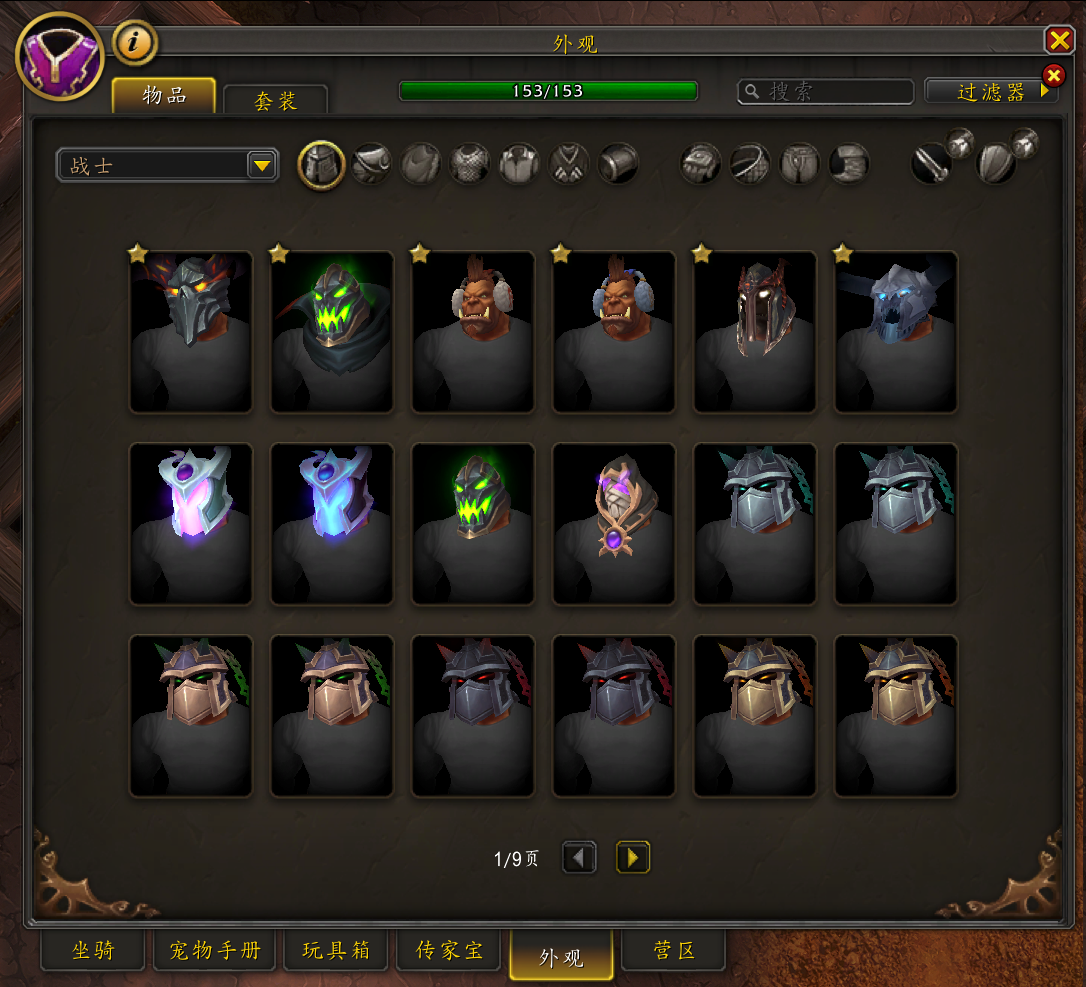
Task: Open the 过滤器 filter menu
Action: coord(990,92)
